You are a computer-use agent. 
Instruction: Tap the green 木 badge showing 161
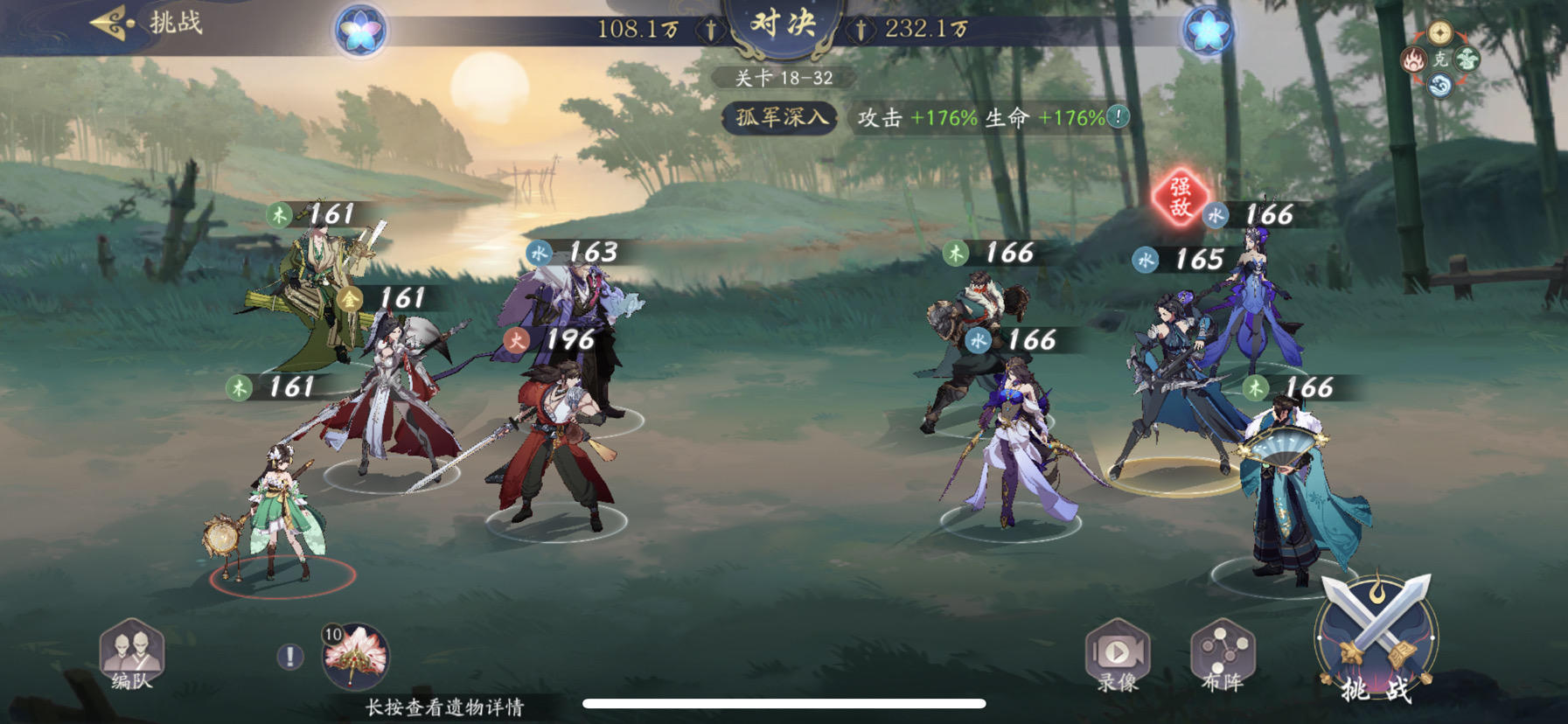(280, 212)
